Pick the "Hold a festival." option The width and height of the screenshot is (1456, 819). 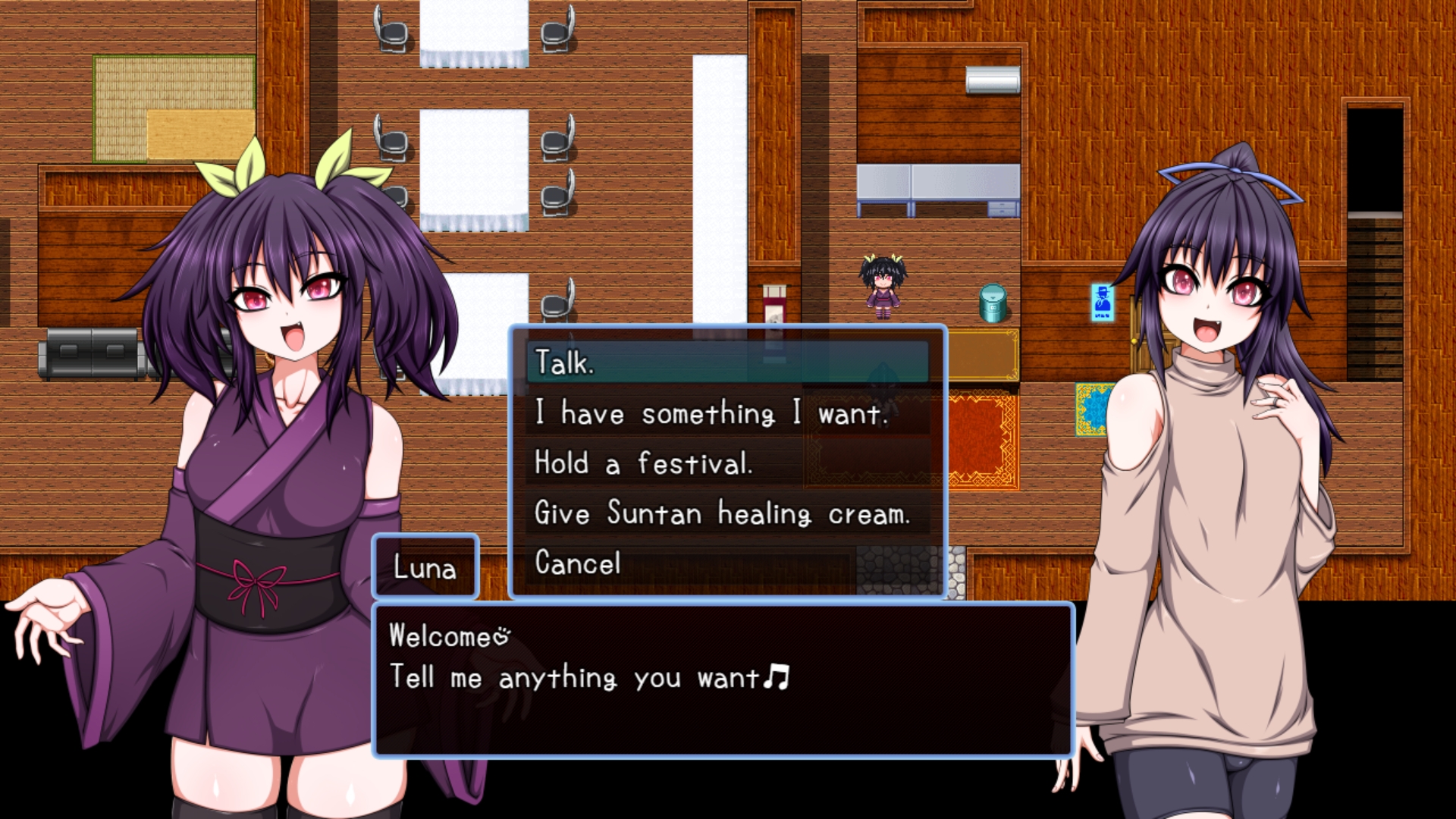coord(726,463)
